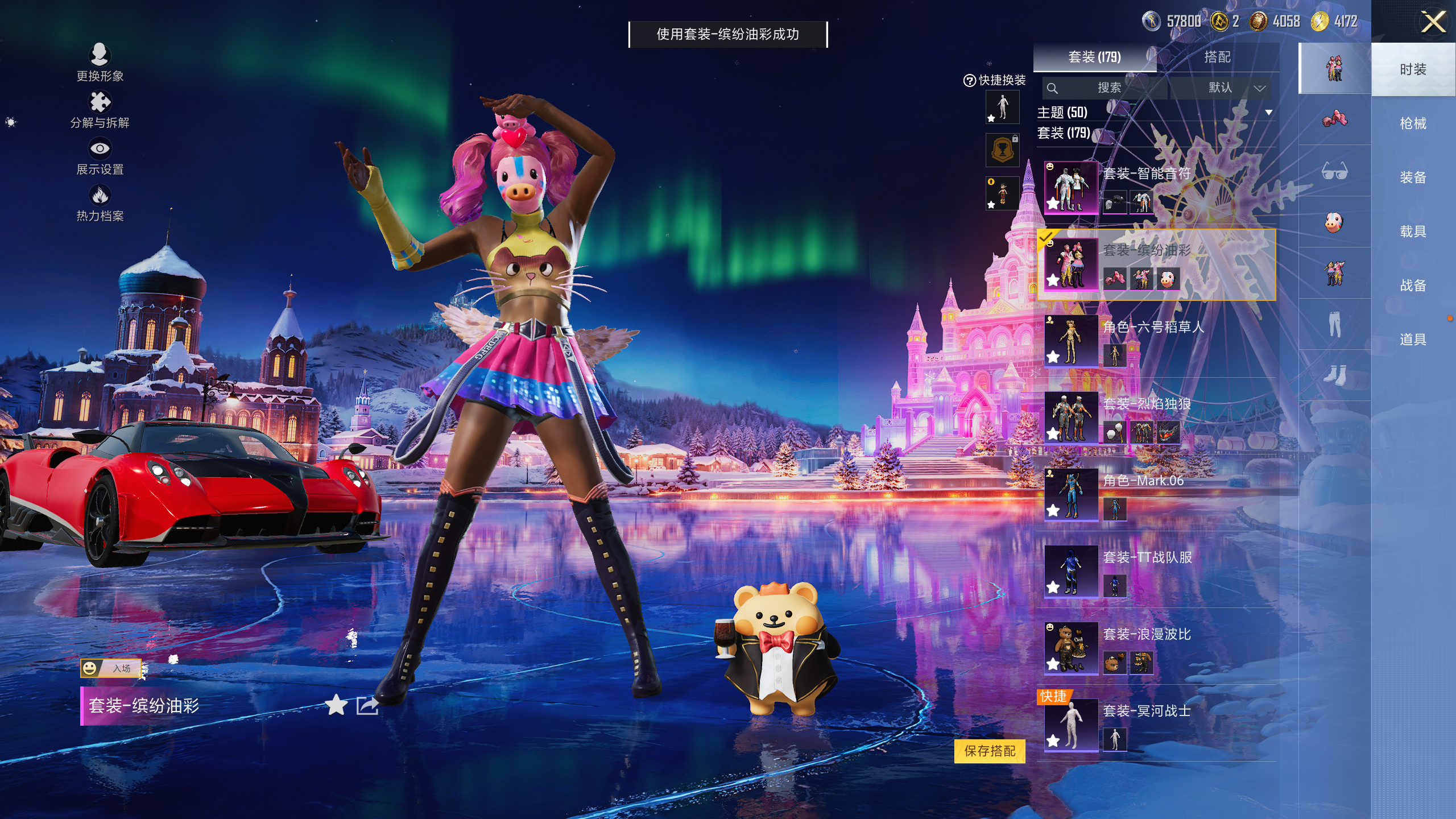Click the 保存搭配 save button

[x=990, y=751]
